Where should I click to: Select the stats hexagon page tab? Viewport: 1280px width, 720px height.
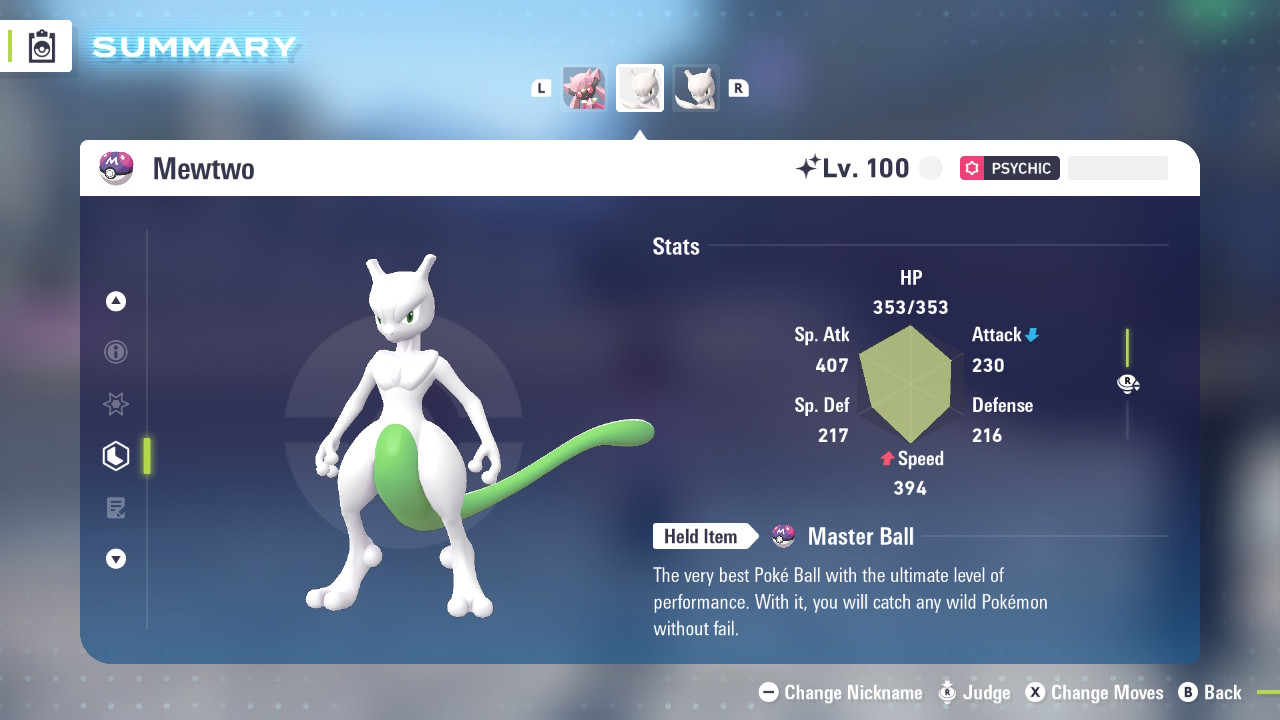click(x=116, y=456)
